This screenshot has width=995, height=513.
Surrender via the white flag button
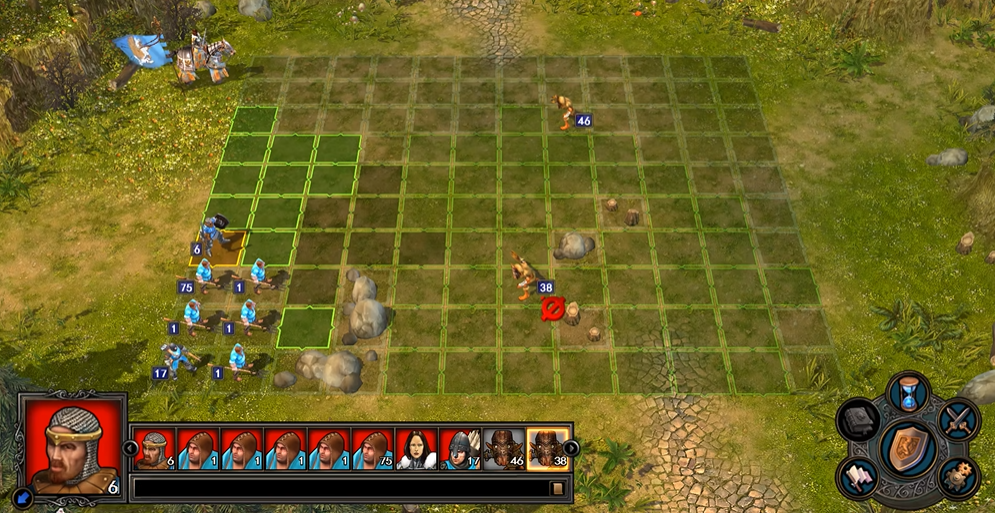[860, 476]
